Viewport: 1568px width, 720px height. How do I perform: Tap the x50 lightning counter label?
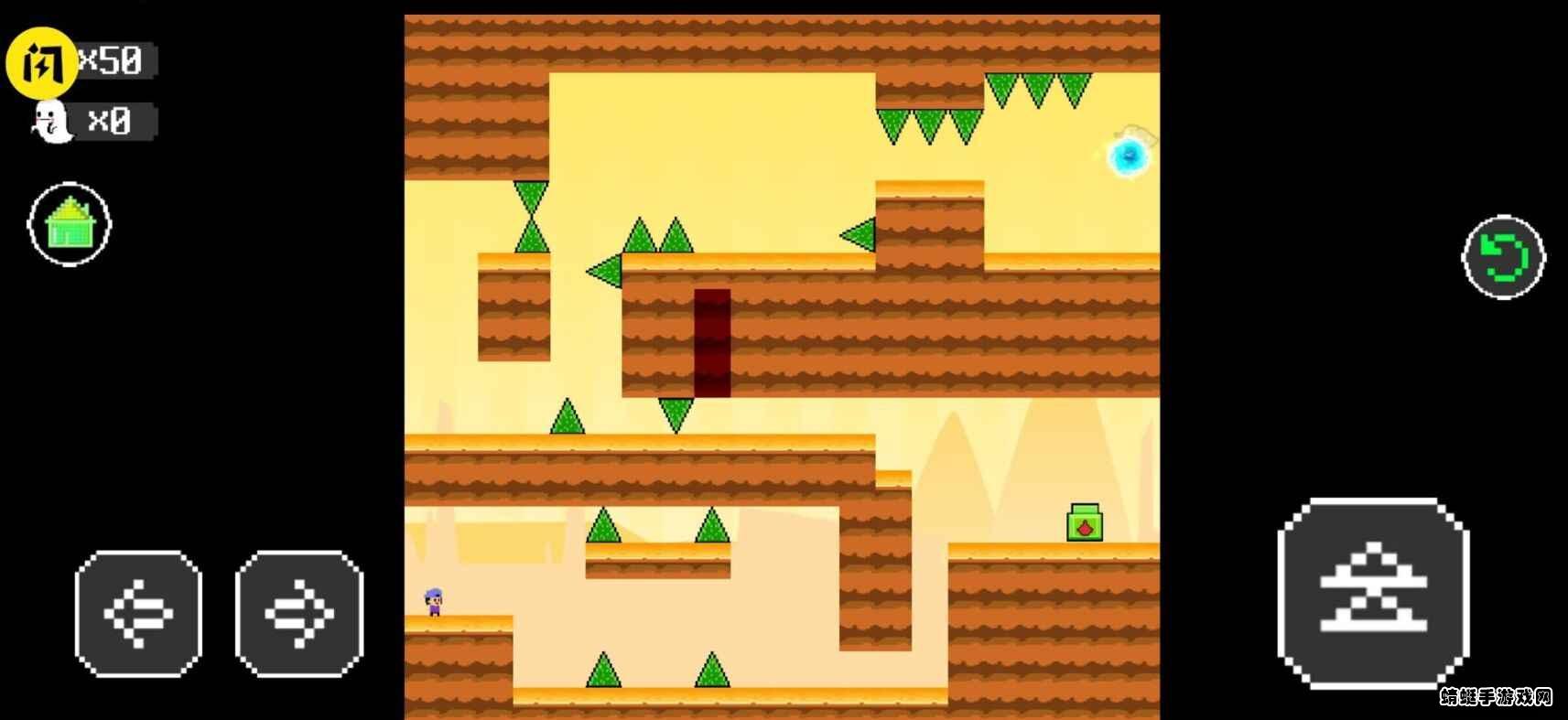coord(114,60)
